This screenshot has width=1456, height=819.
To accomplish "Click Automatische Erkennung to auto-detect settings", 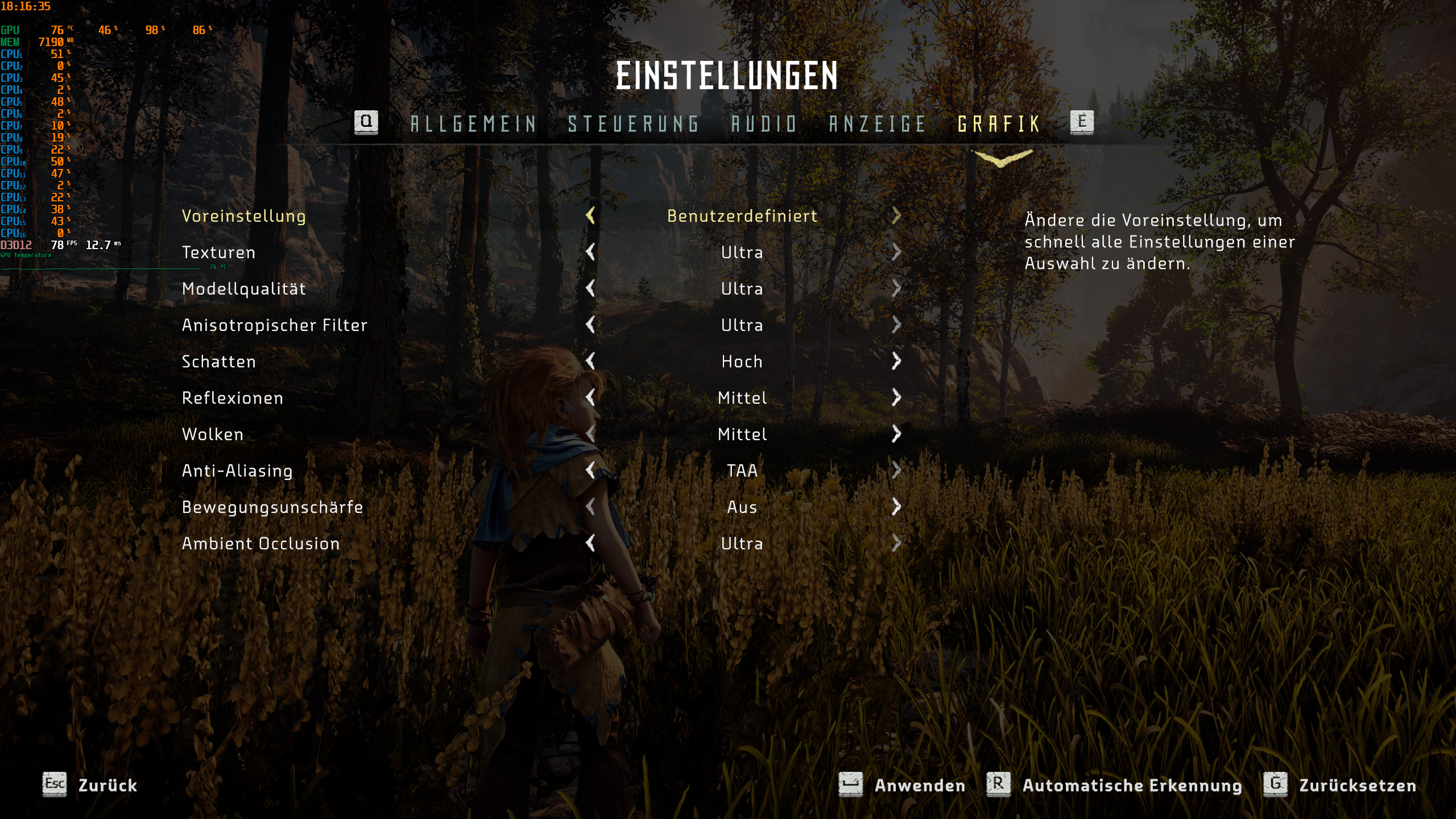I will click(1132, 786).
